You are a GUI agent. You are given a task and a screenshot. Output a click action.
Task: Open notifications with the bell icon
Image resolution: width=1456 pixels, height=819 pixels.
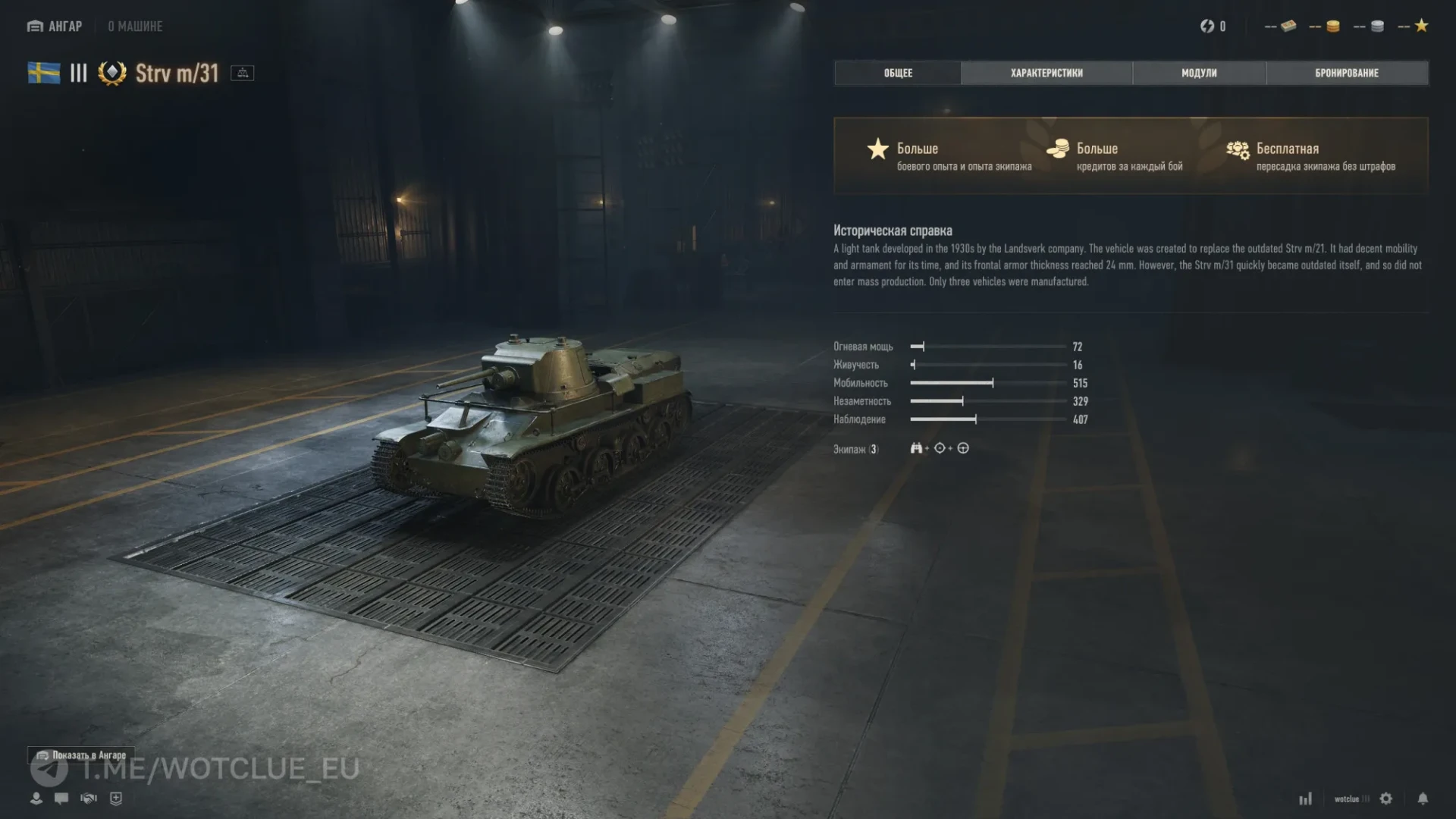click(x=1423, y=799)
